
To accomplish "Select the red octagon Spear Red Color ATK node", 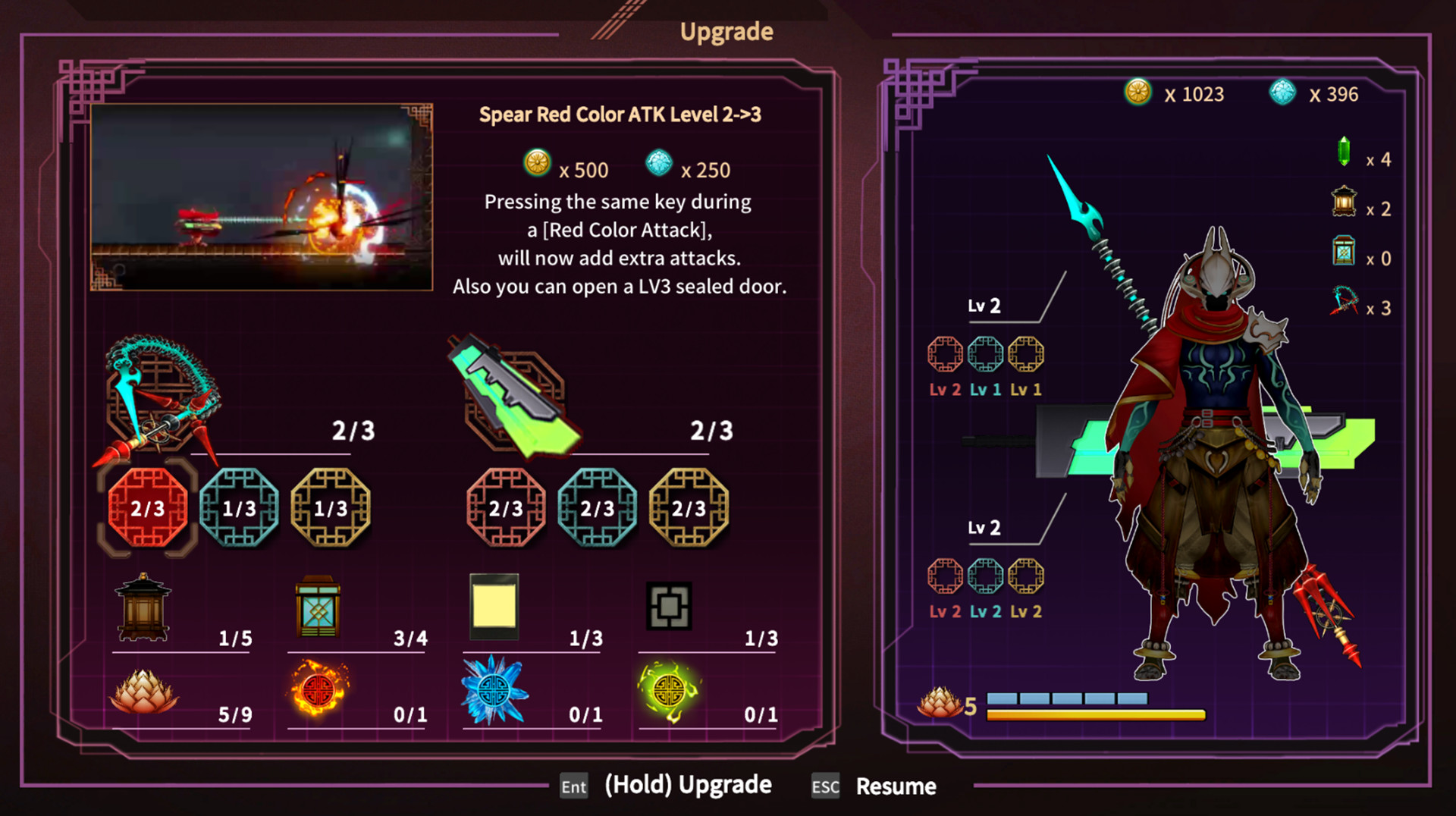I will (x=149, y=509).
